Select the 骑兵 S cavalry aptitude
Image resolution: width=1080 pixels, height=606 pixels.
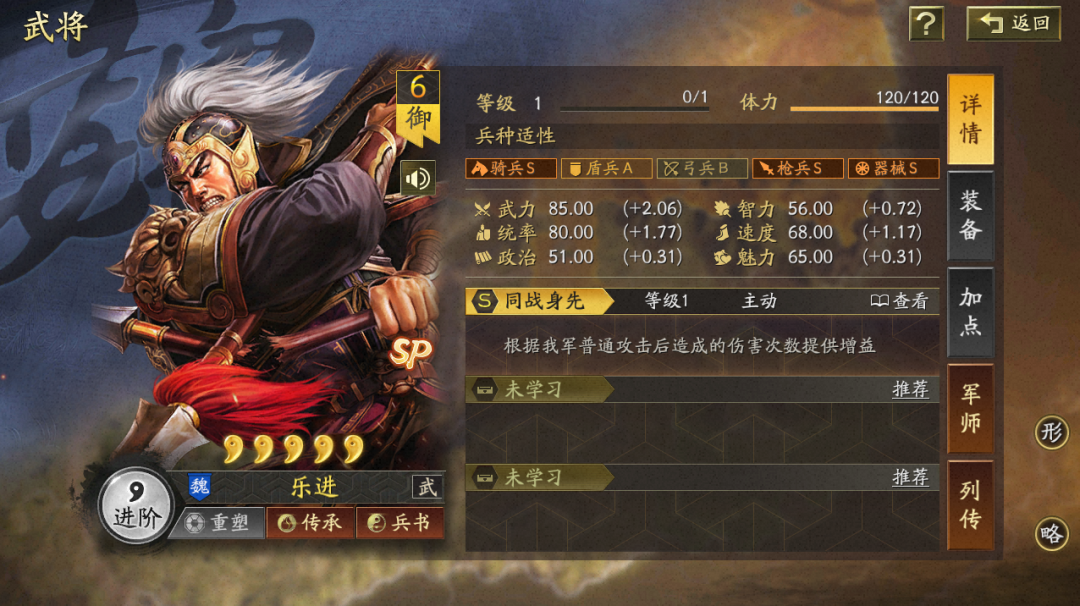click(x=510, y=168)
